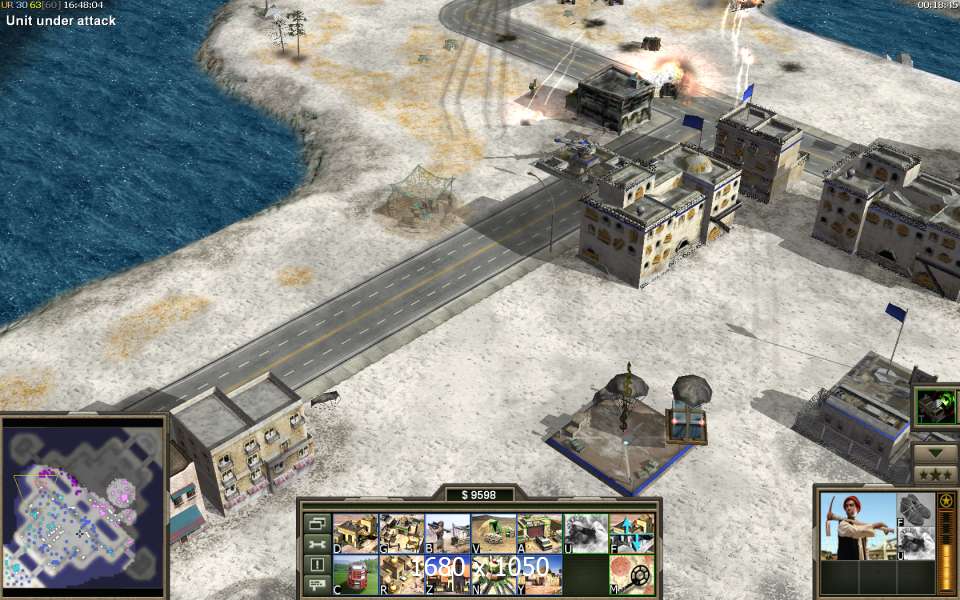Select the red barrel icon labeled C

coord(354,574)
